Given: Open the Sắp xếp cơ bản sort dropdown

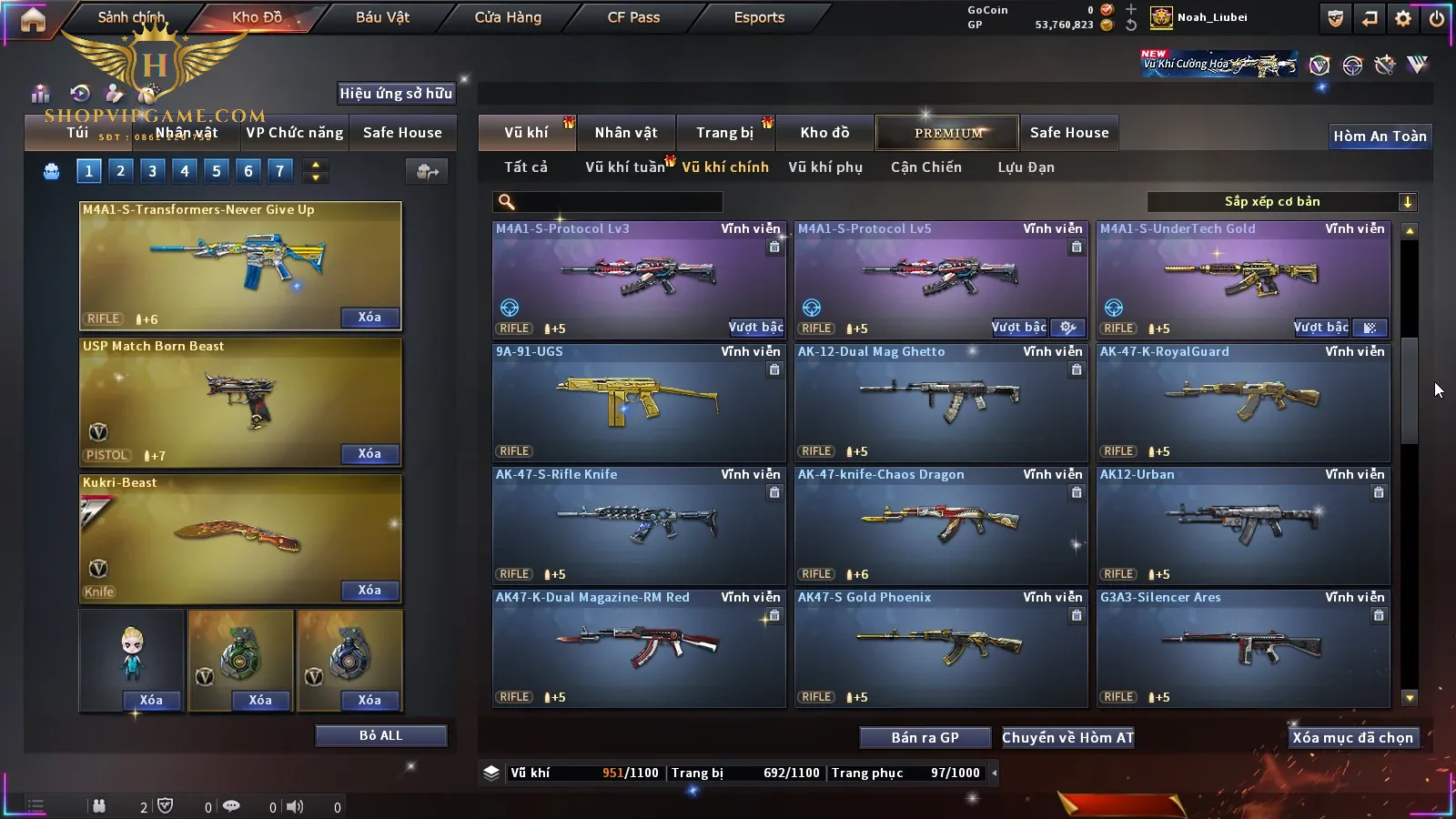Looking at the screenshot, I should 1281,202.
